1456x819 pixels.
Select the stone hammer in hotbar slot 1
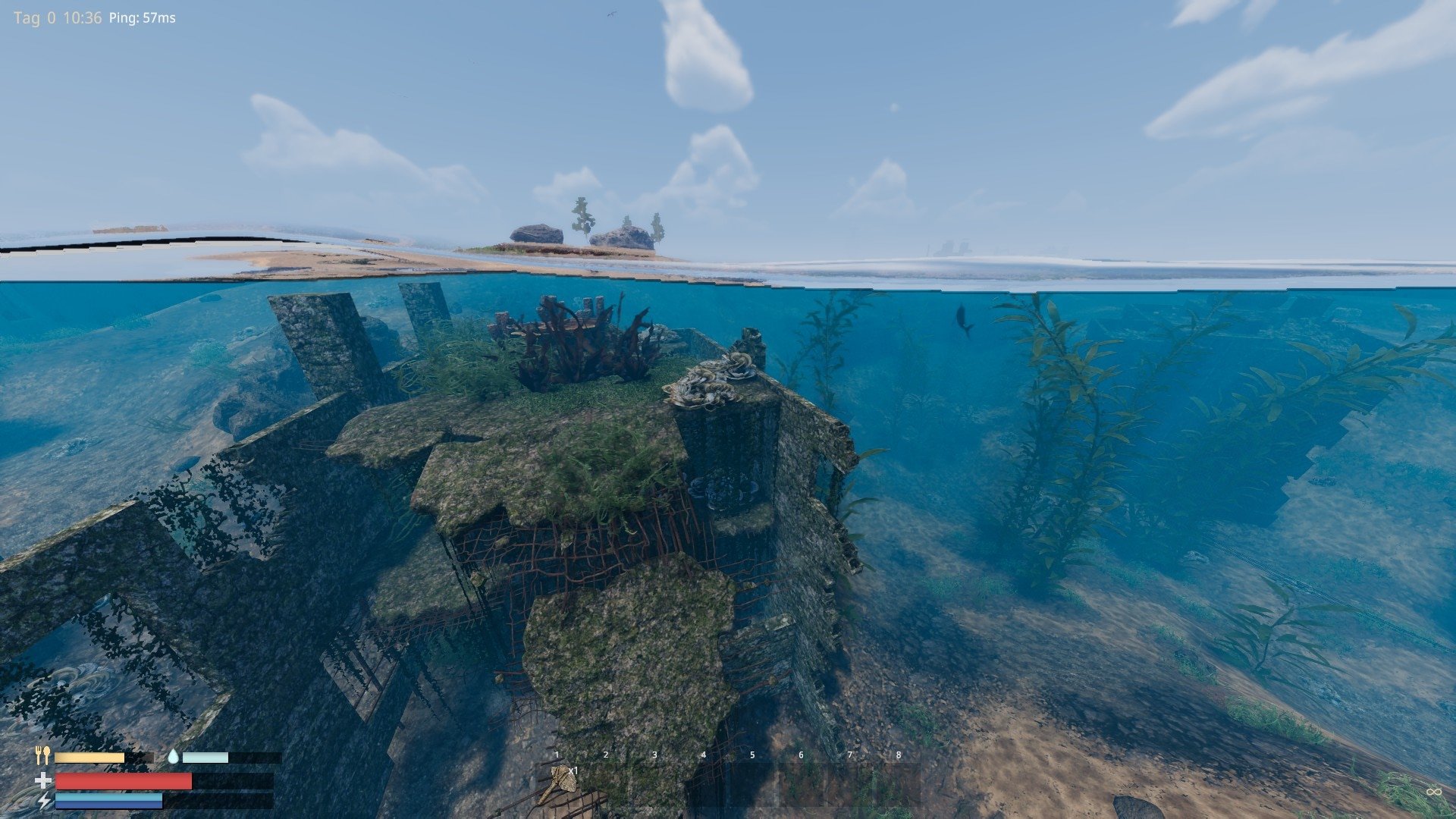(559, 784)
